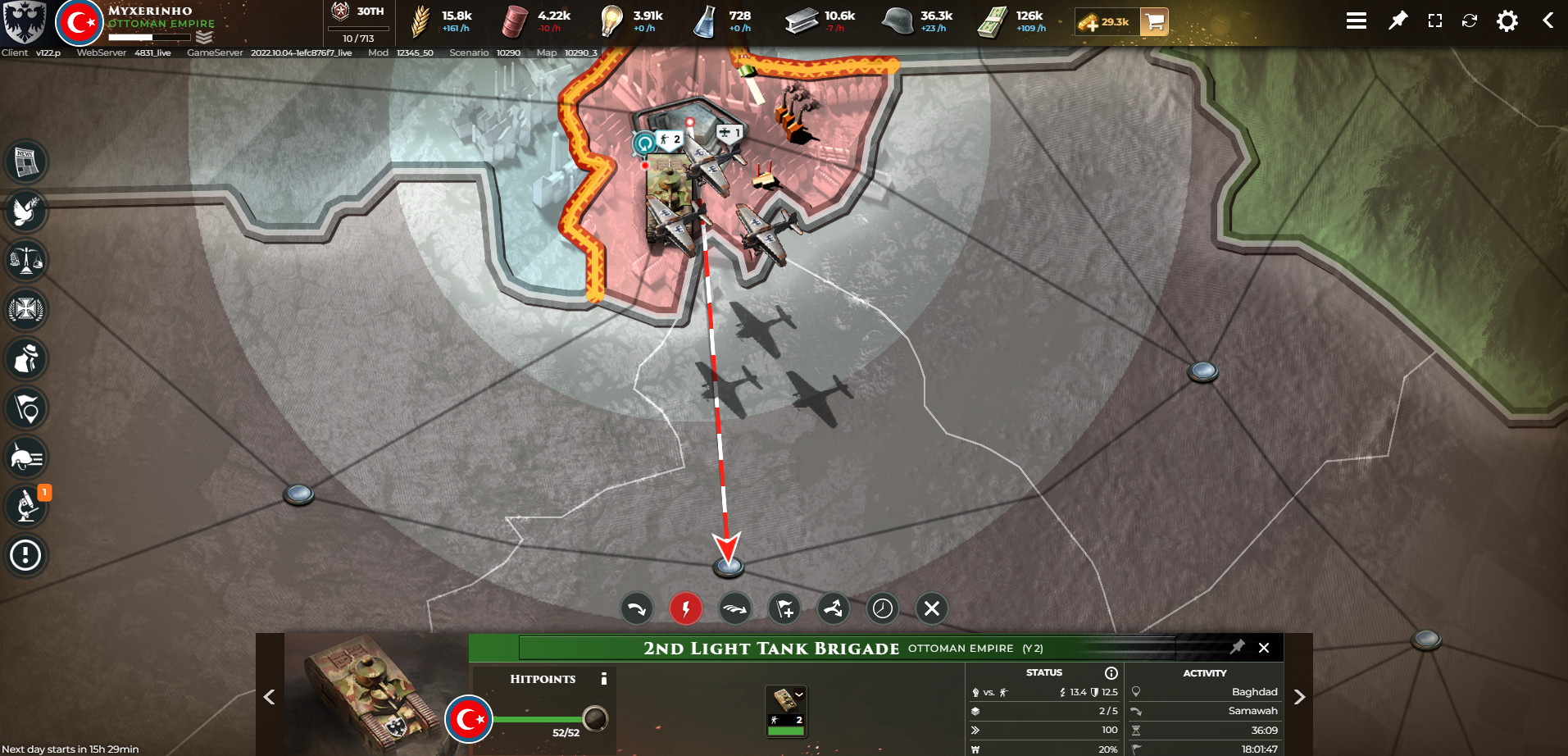Select the attack command for the brigade
The height and width of the screenshot is (756, 1568).
pyautogui.click(x=686, y=608)
